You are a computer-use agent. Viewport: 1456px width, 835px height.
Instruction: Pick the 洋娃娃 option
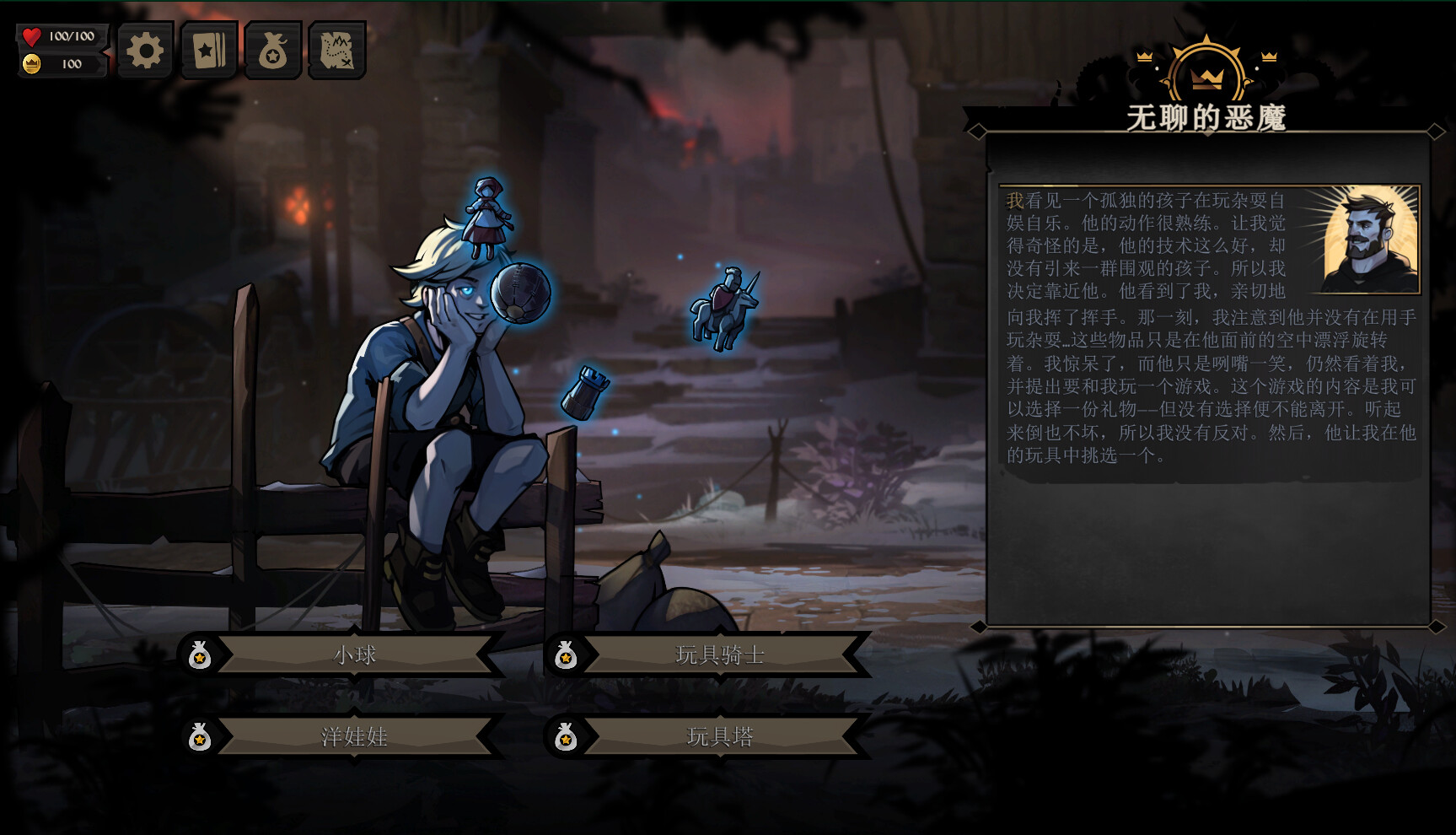tap(354, 736)
